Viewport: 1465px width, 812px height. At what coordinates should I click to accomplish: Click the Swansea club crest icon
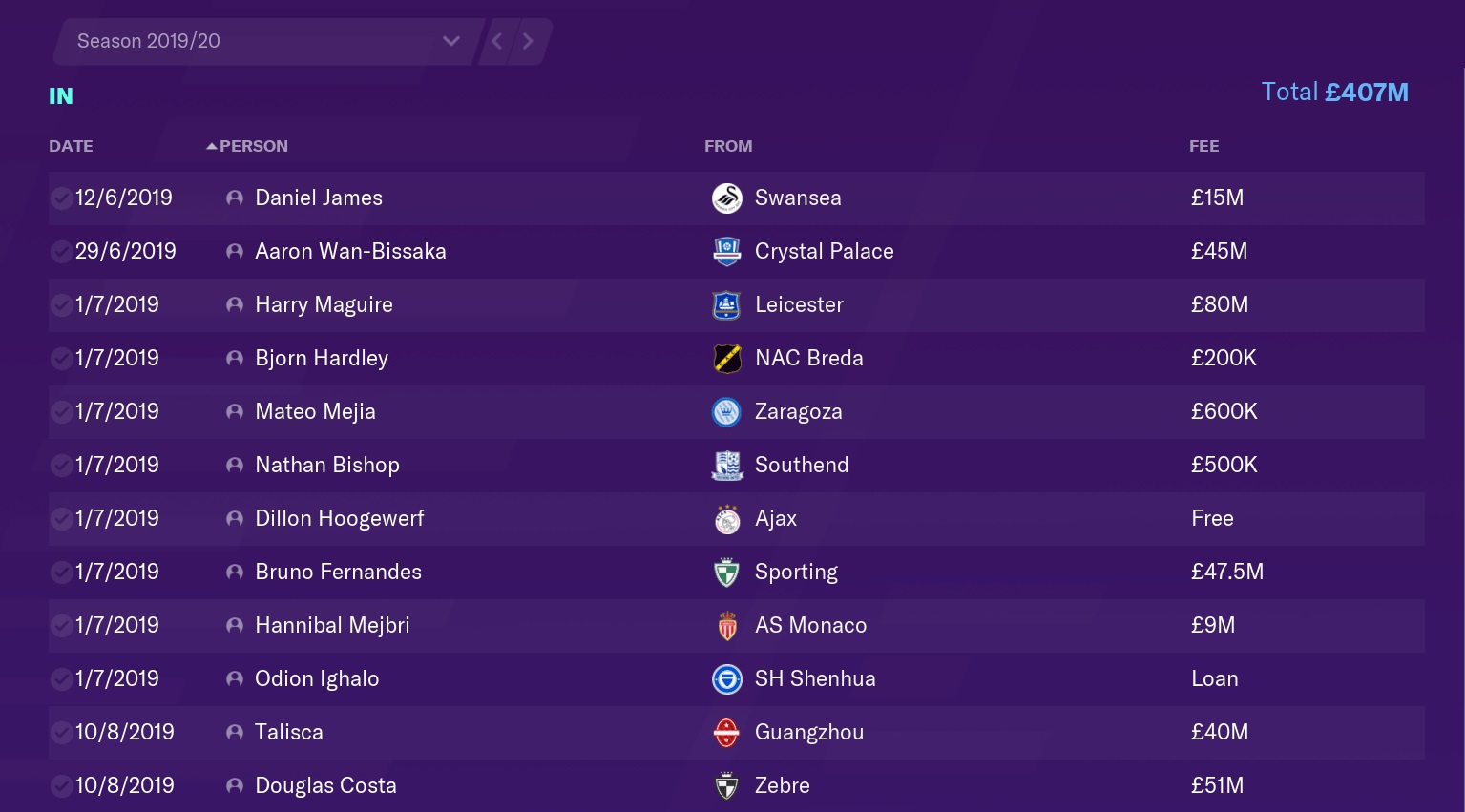(726, 198)
